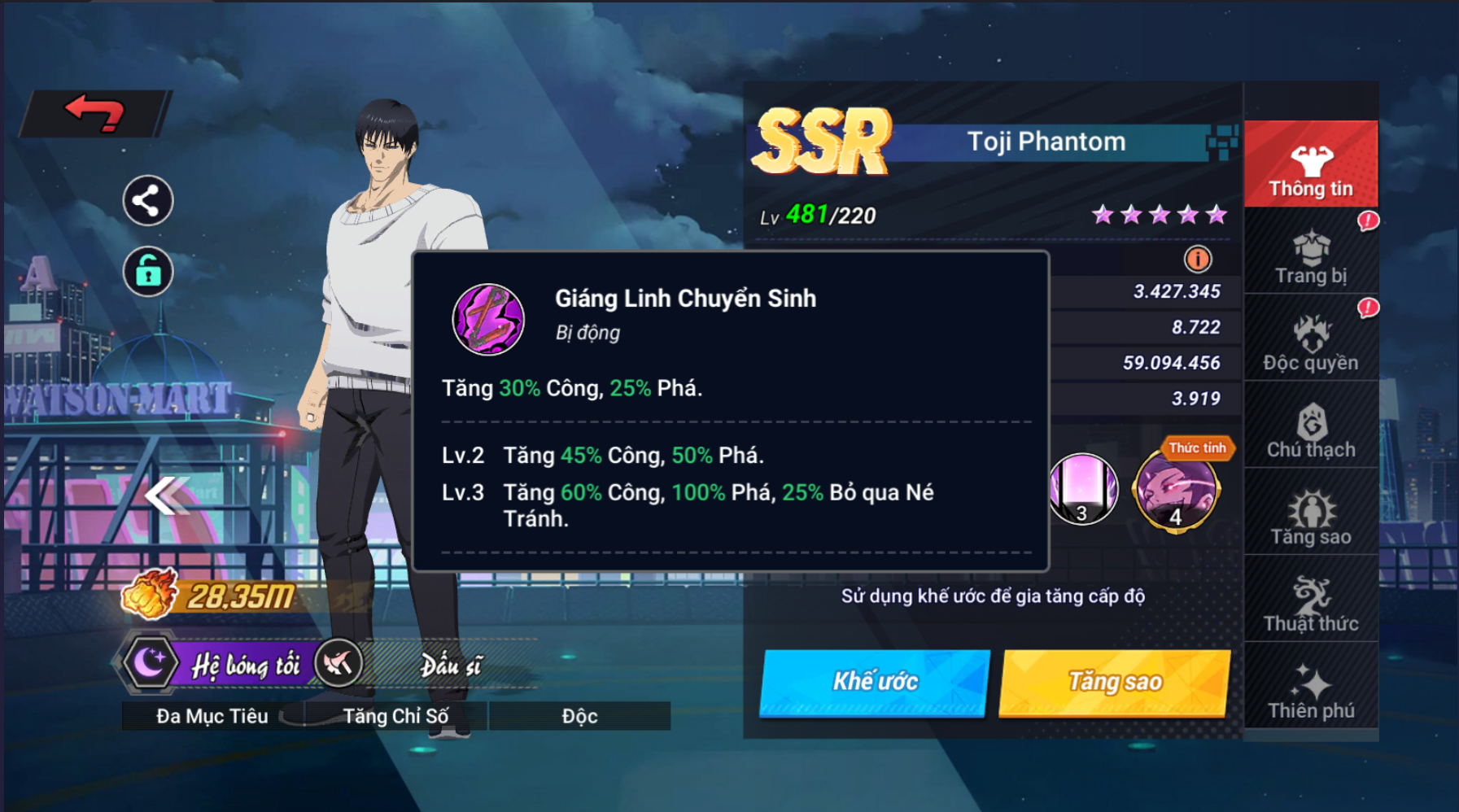Select the Thuật thức tab
1459x812 pixels.
click(1310, 605)
